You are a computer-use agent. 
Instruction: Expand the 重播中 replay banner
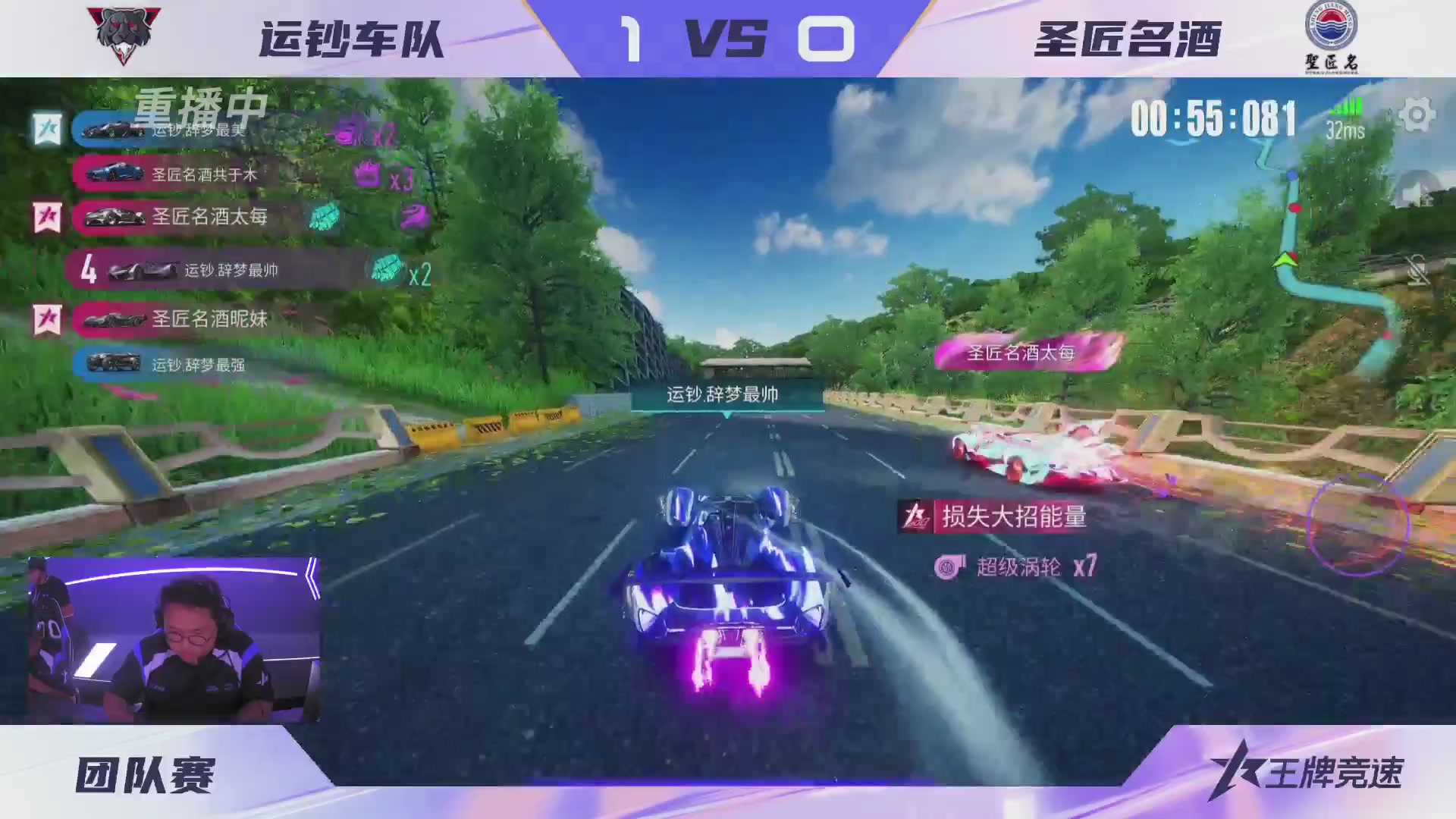click(x=199, y=110)
